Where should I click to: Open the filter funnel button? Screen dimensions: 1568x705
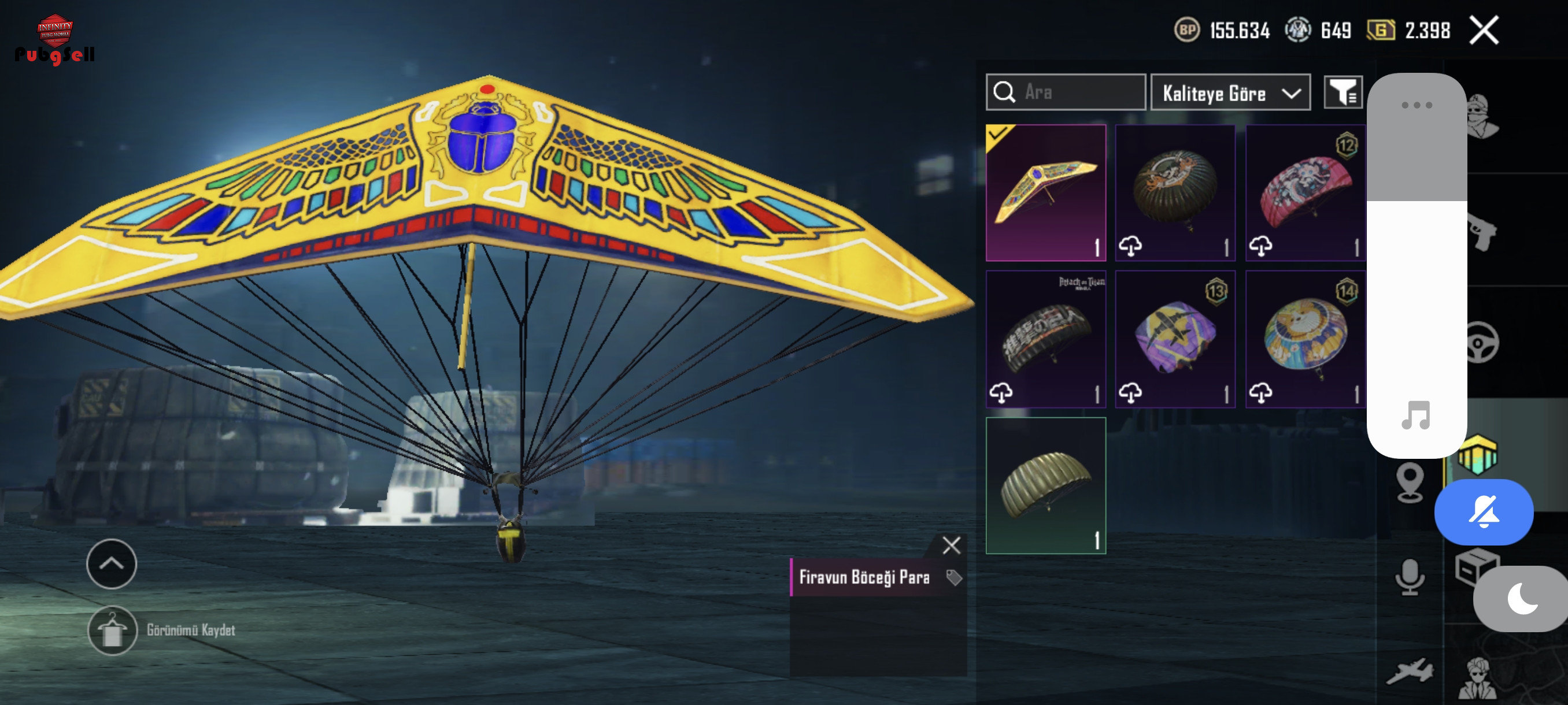1342,93
